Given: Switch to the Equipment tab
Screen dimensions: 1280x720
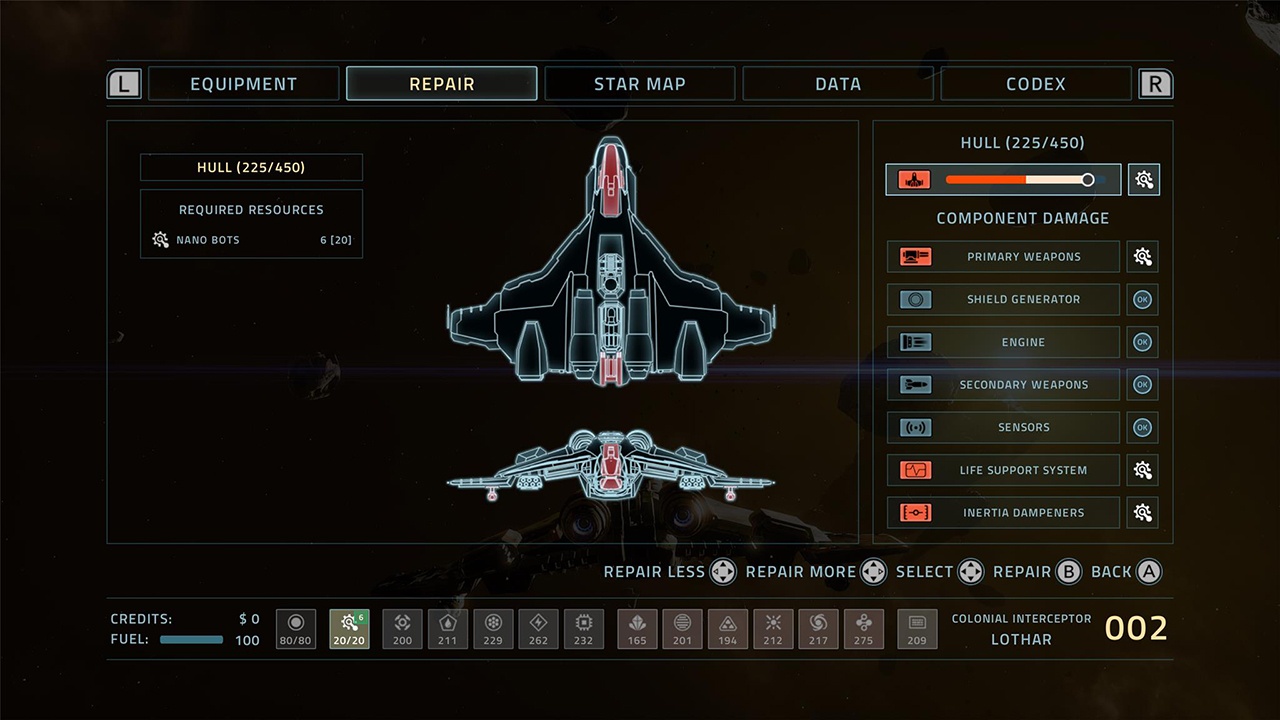Looking at the screenshot, I should [x=243, y=84].
